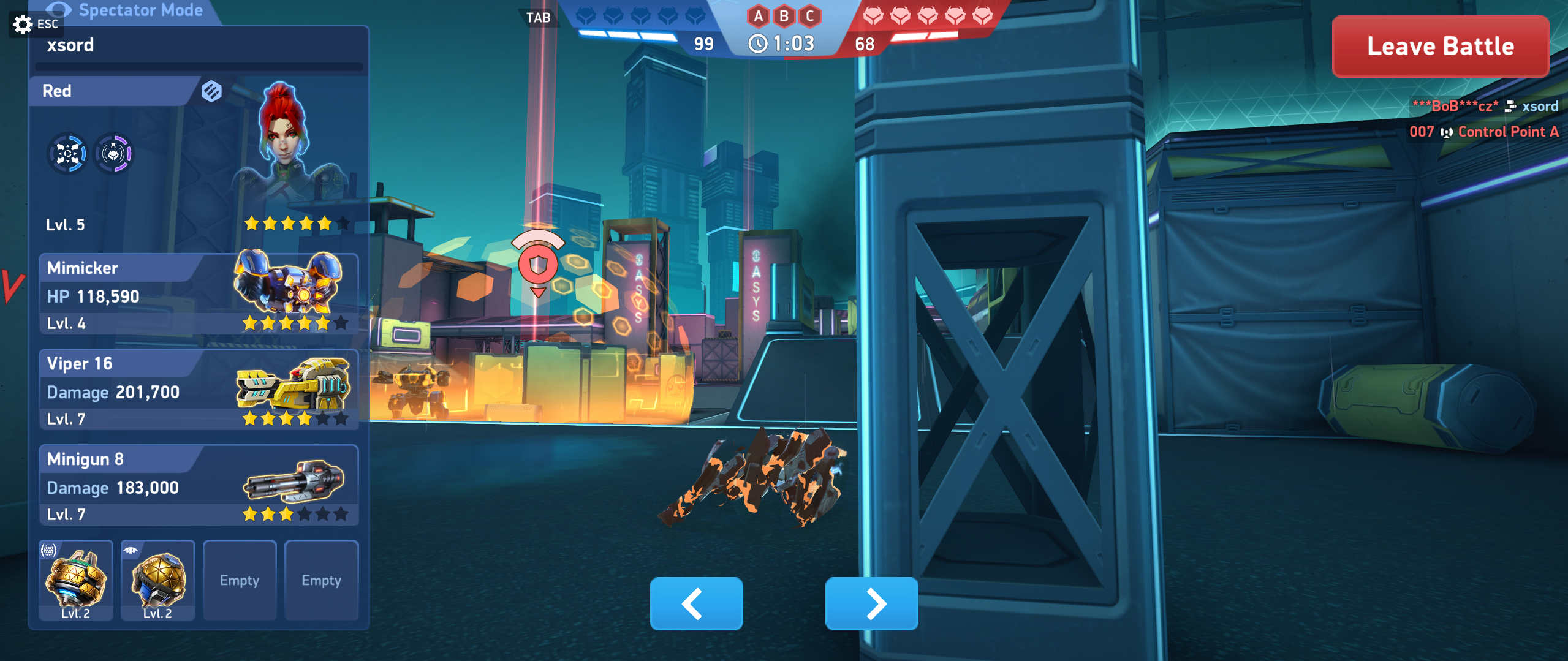Switch to the previous spectated player

point(696,603)
